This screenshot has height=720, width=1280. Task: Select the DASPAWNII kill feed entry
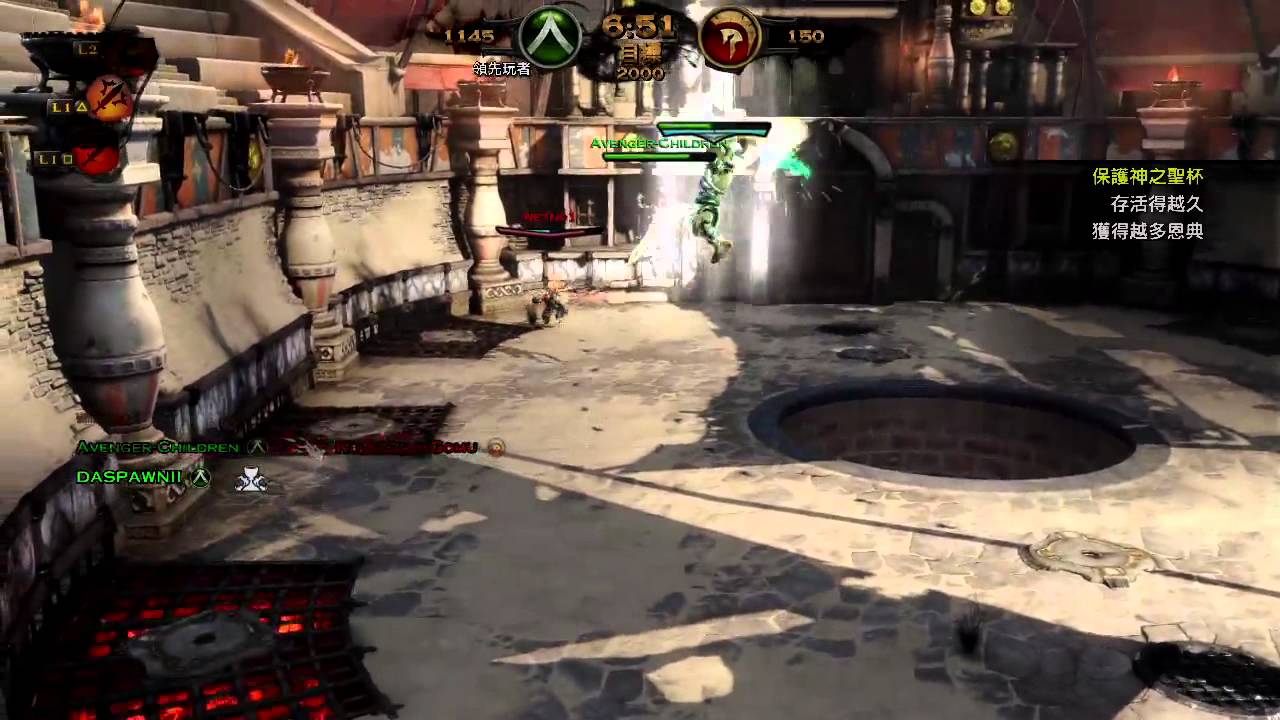coord(129,477)
